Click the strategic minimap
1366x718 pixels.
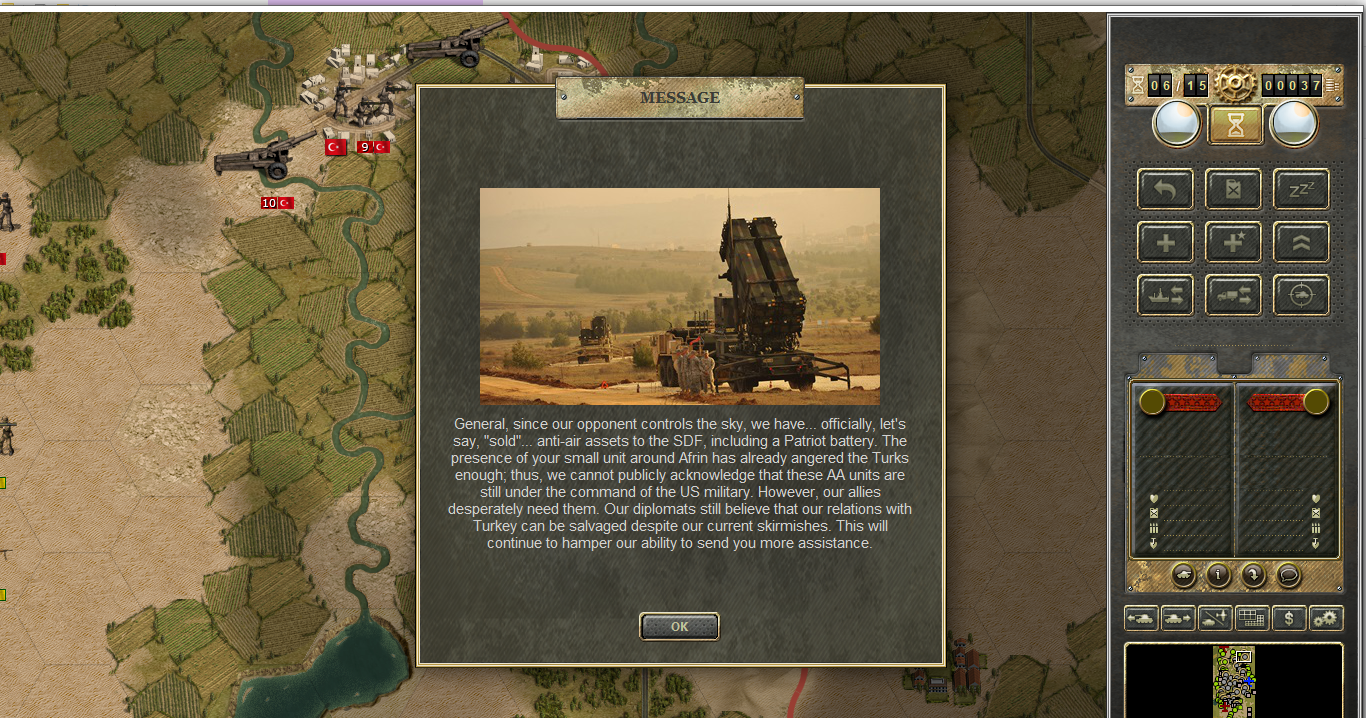(x=1234, y=680)
